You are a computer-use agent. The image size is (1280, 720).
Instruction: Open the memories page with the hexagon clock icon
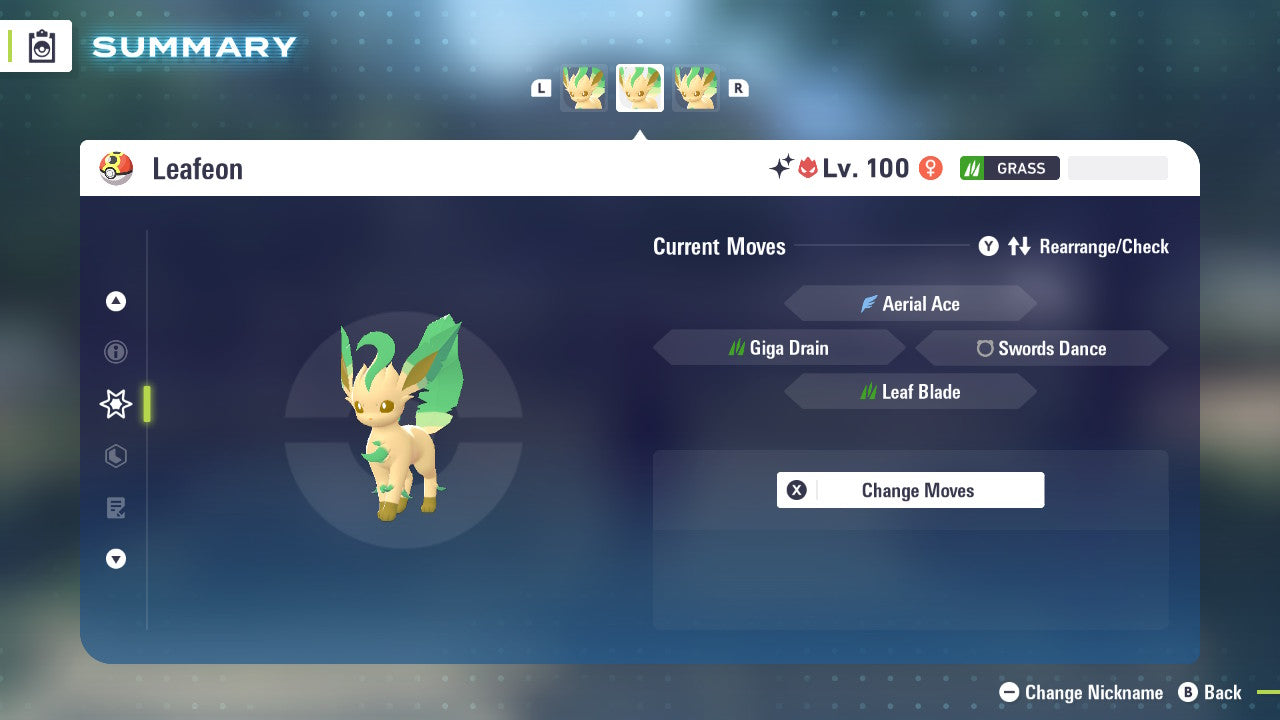(116, 456)
